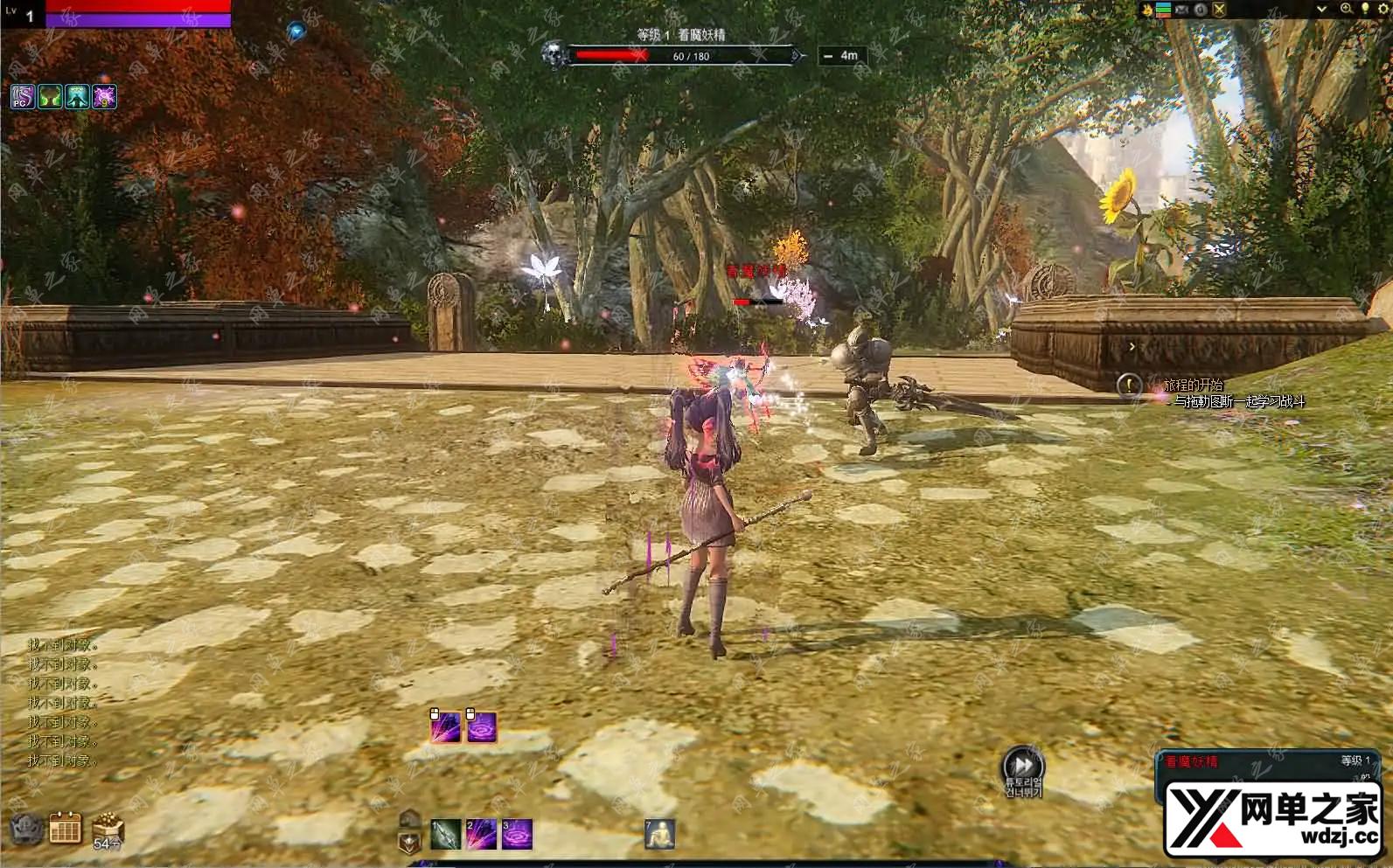
Task: Collapse the target distance minus button
Action: (828, 56)
